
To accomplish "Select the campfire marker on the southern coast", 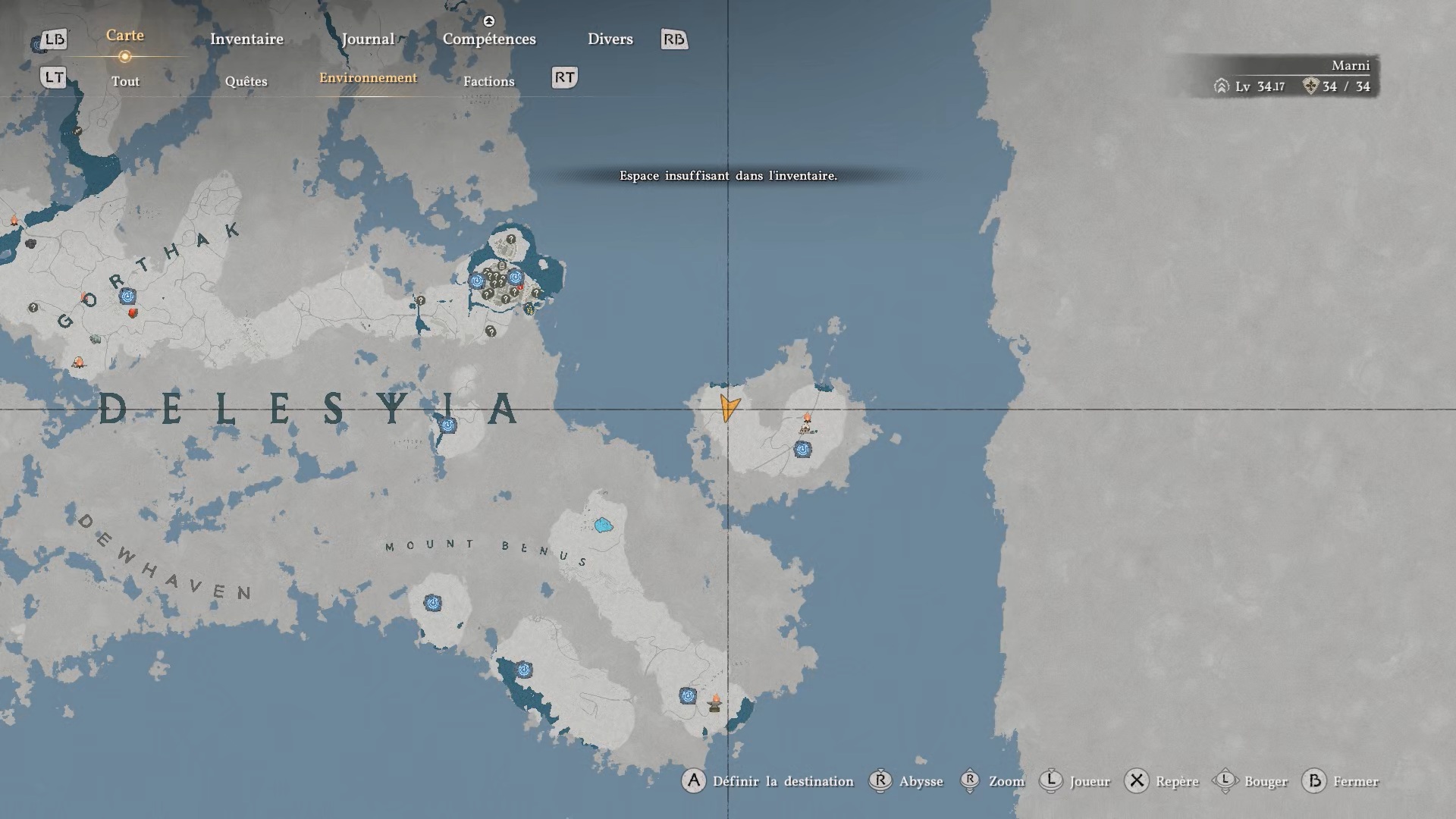I will [714, 702].
